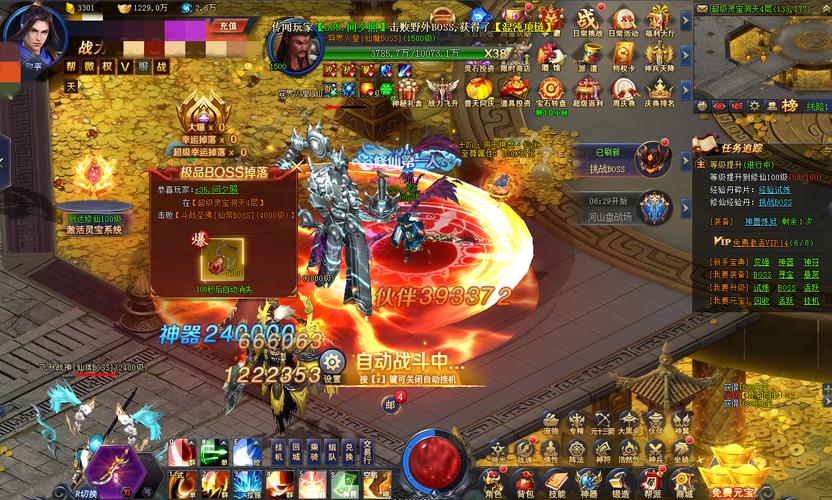Image resolution: width=832 pixels, height=500 pixels.
Task: Open the 庆典排名 celebration ranking icon
Action: [658, 89]
